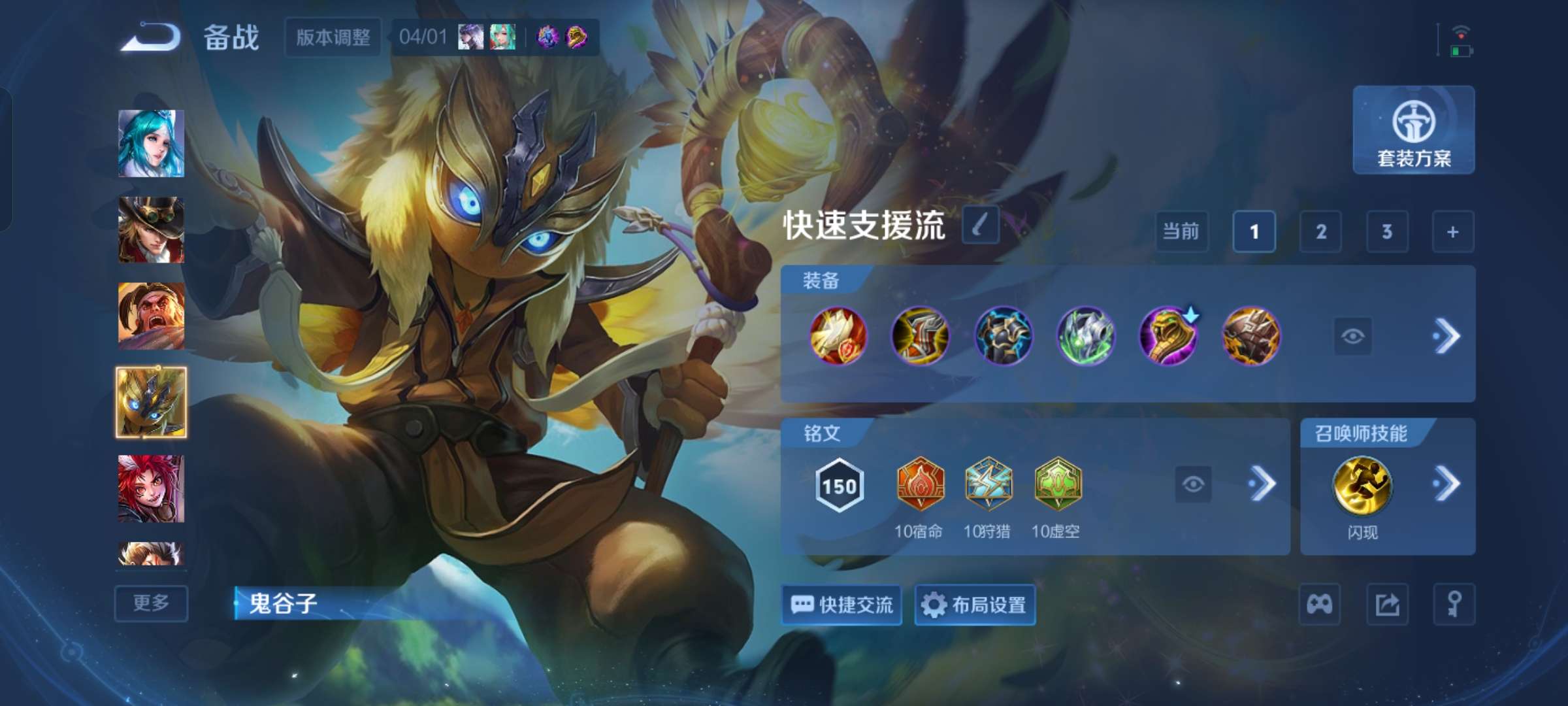
Task: Switch to the 当前 tab
Action: click(1183, 232)
